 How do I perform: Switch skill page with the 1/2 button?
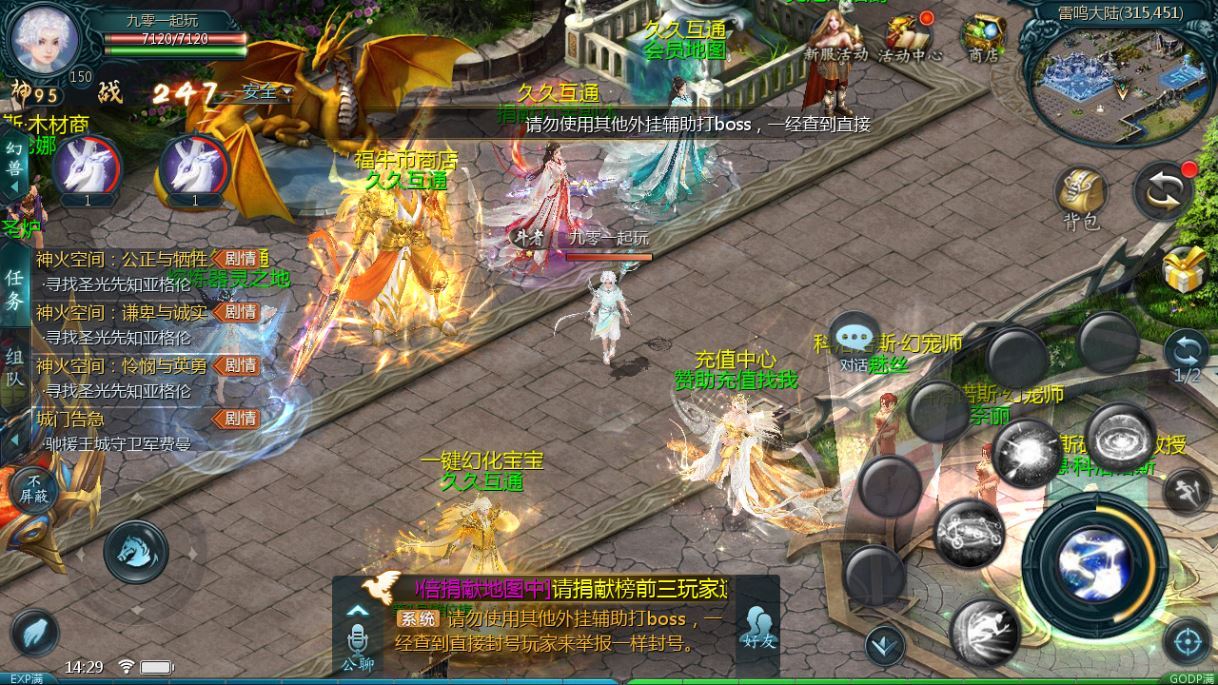tap(1187, 358)
